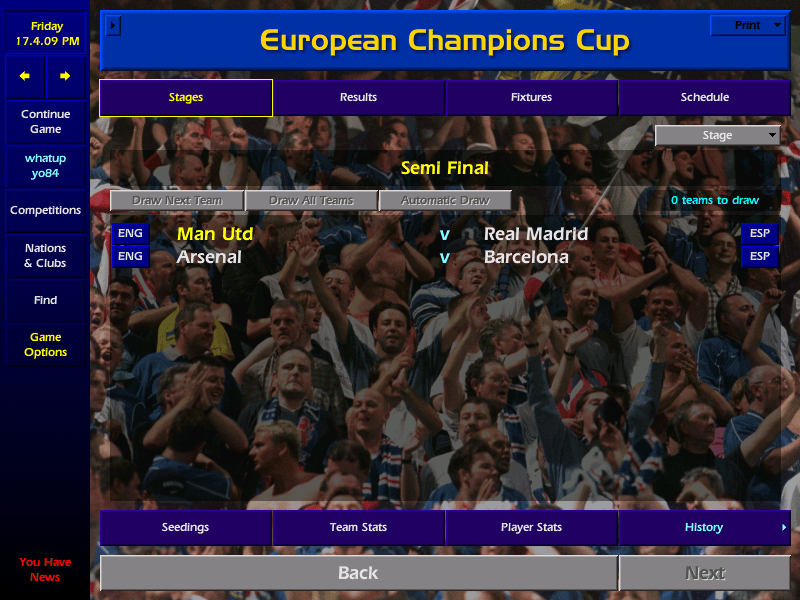View Man Utd team
Screen dimensions: 800x600
215,234
